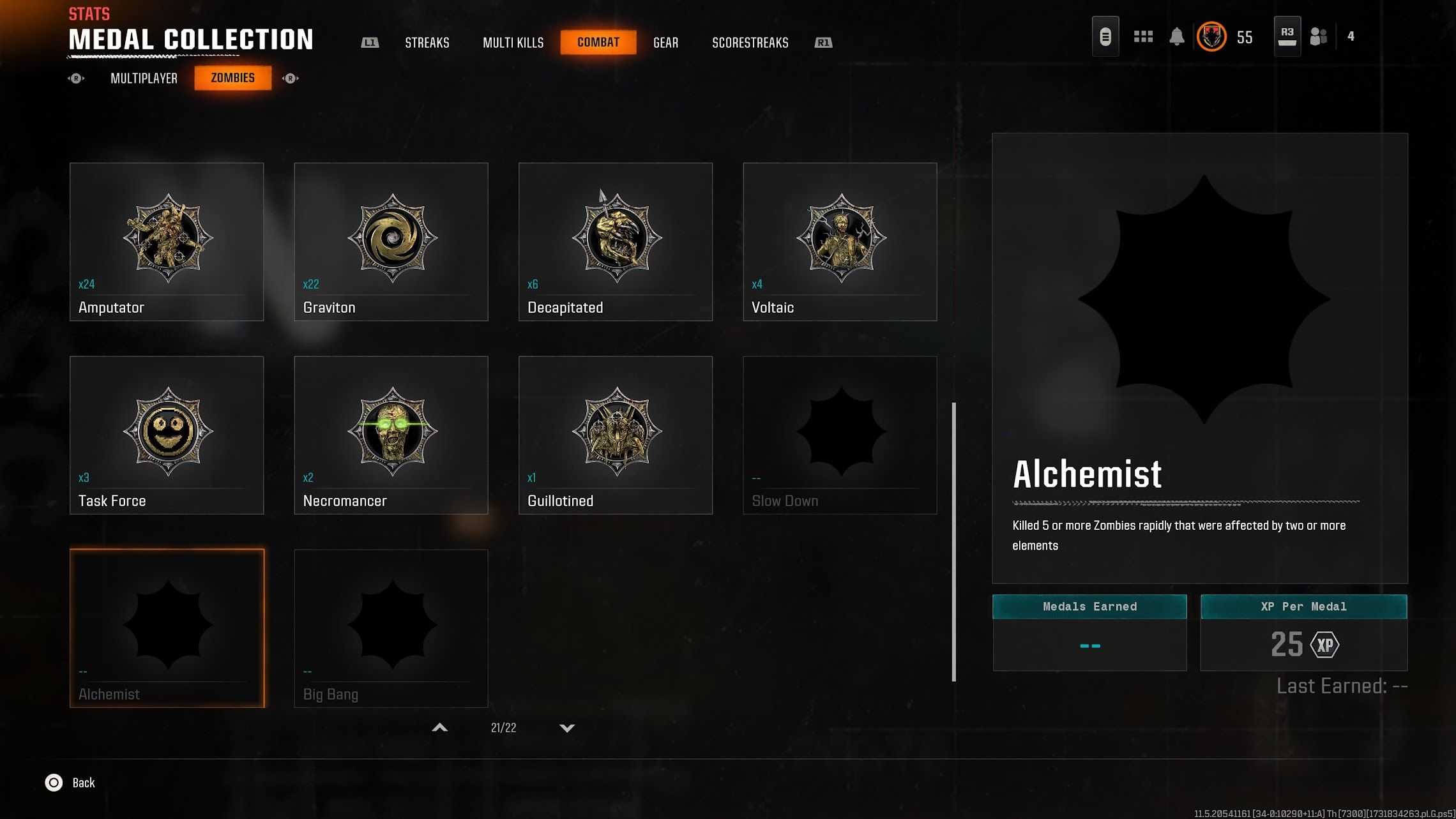
Task: Click the up arrow to see previous medals
Action: [x=439, y=727]
